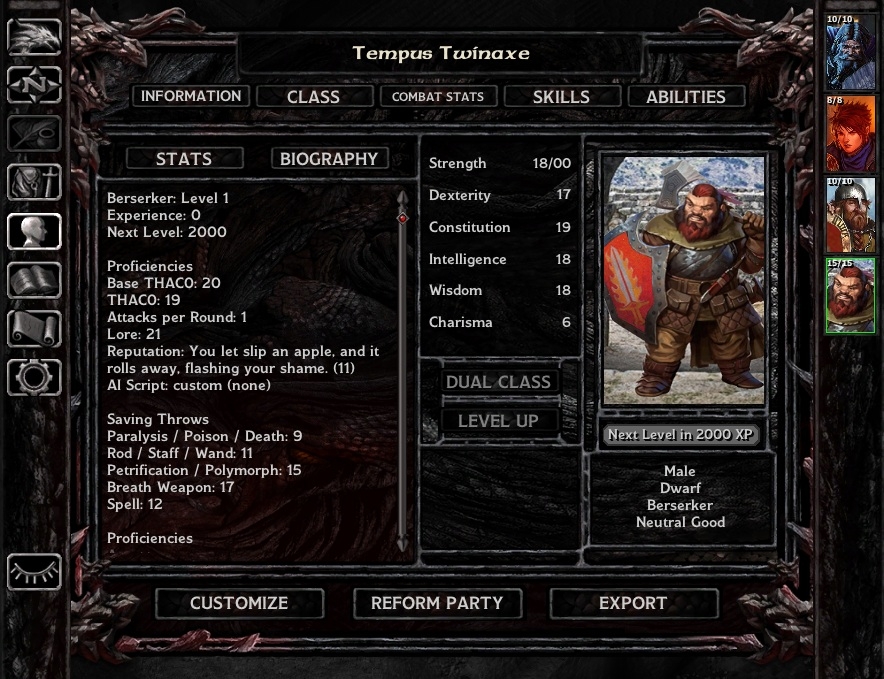Switch to the Class tab
The width and height of the screenshot is (884, 679).
point(314,96)
